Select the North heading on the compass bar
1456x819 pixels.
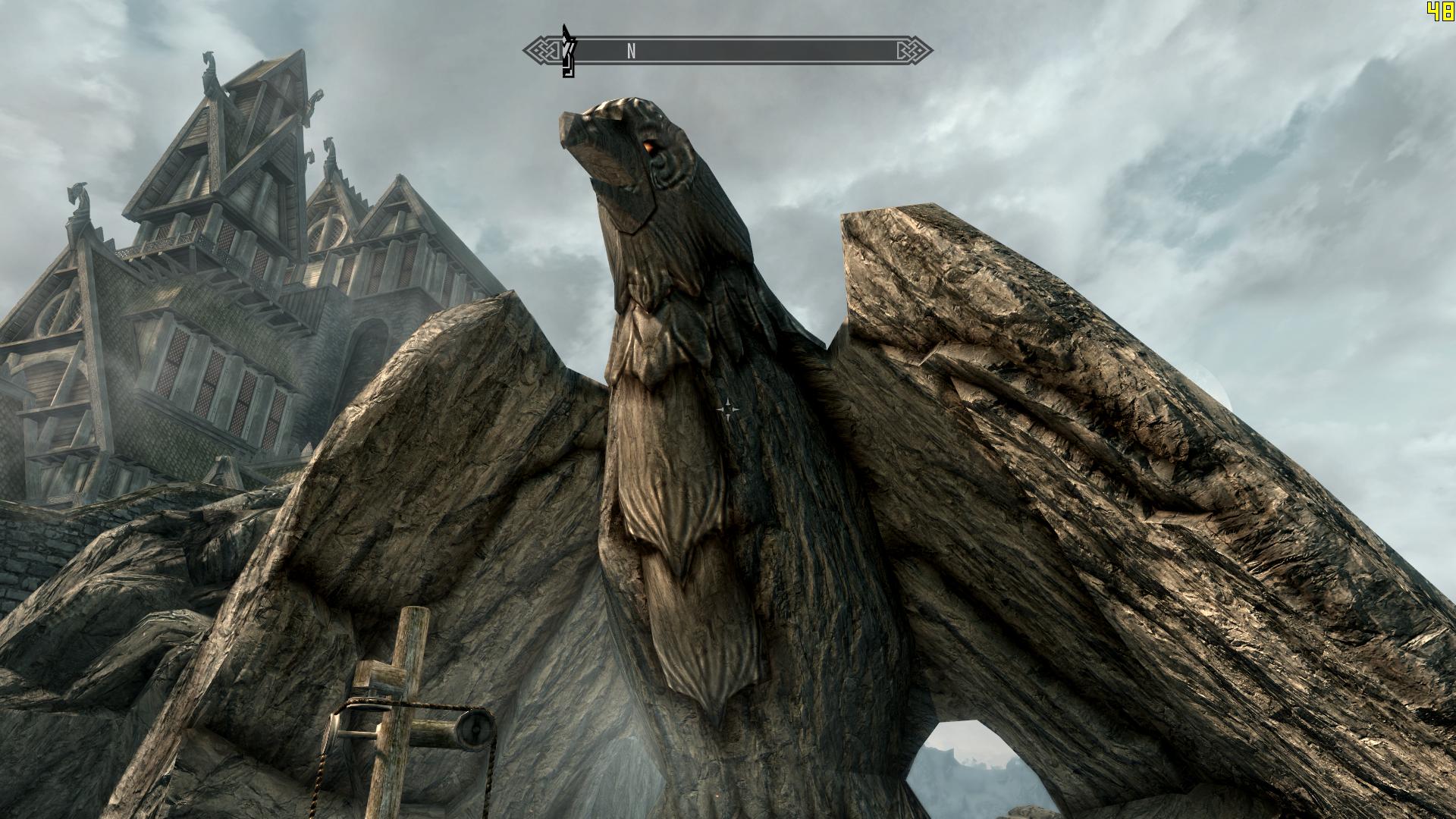(631, 51)
